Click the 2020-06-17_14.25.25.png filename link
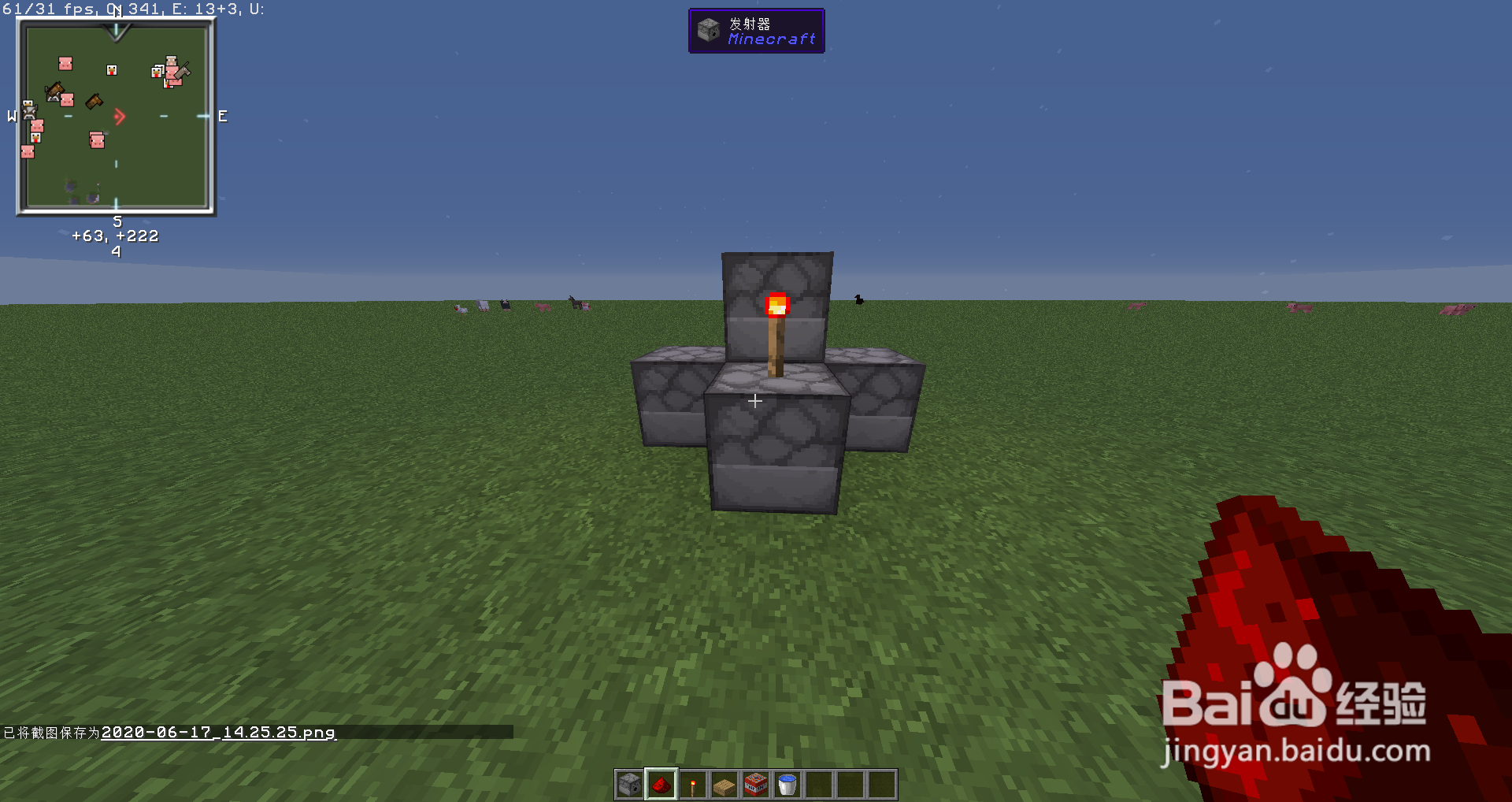Screen dimensions: 1512x802 click(x=219, y=732)
